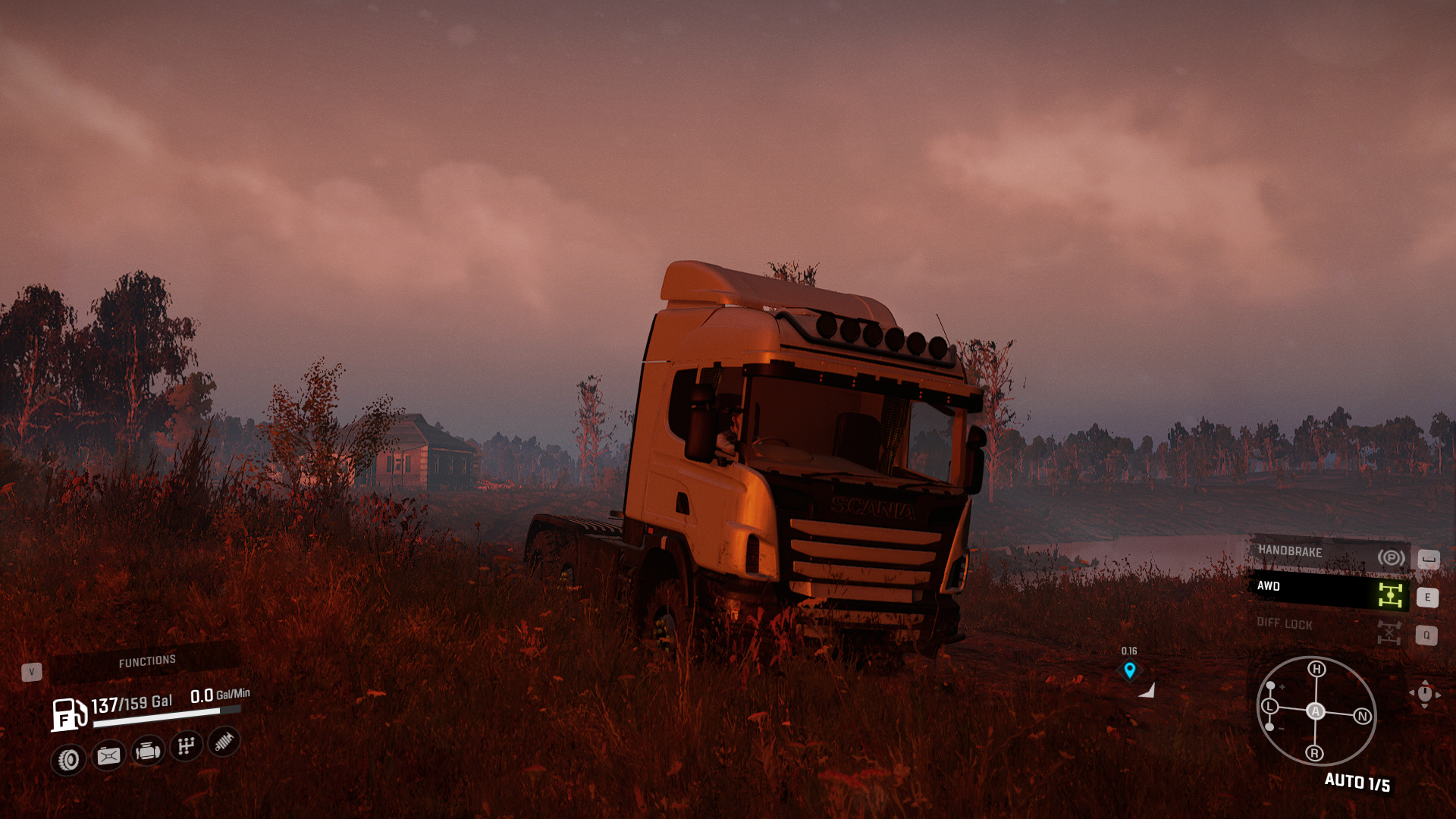This screenshot has width=1456, height=819.
Task: Click the blue waypoint marker
Action: click(x=1130, y=670)
